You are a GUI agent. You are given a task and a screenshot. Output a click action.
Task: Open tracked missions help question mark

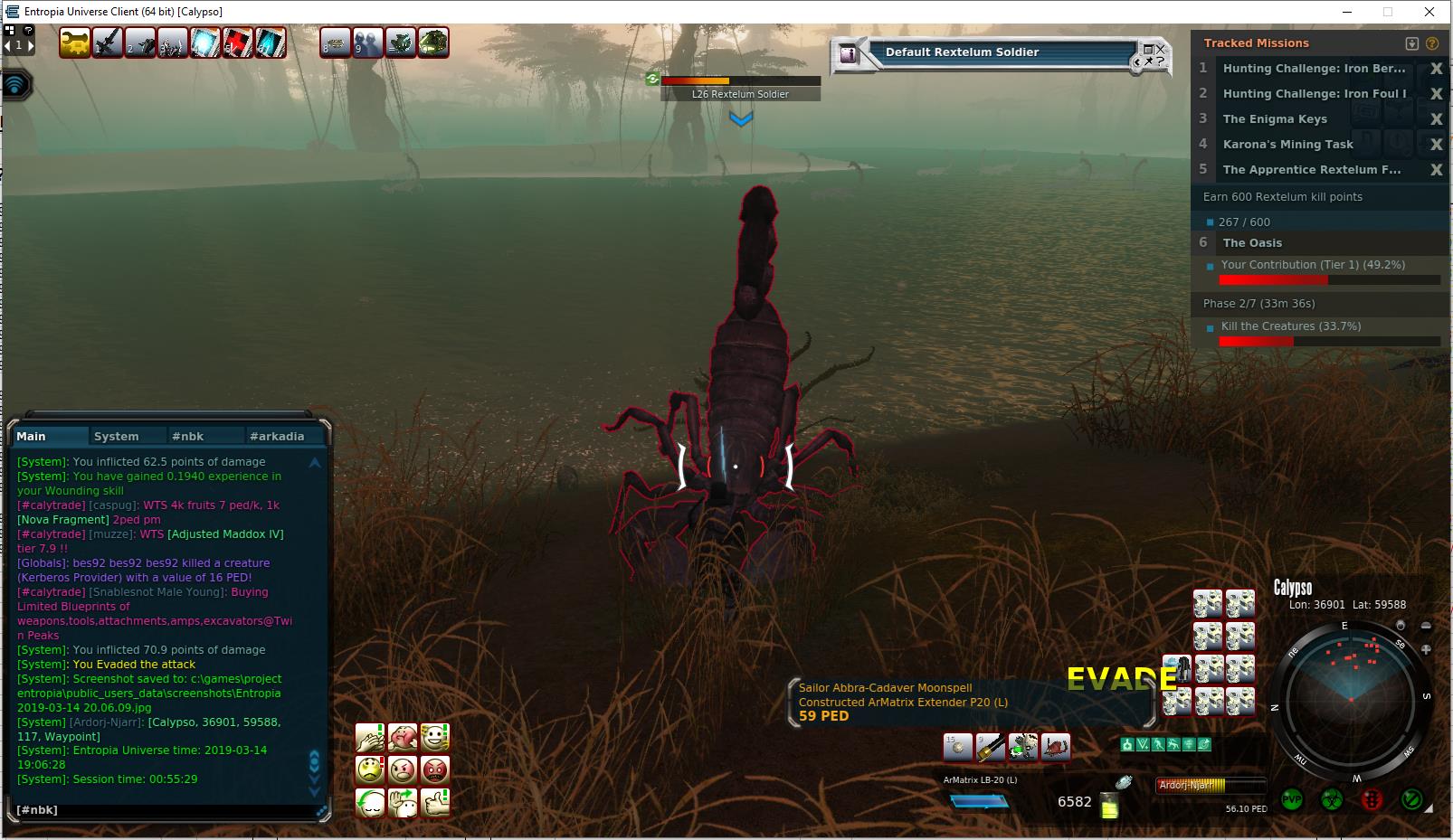tap(1431, 43)
